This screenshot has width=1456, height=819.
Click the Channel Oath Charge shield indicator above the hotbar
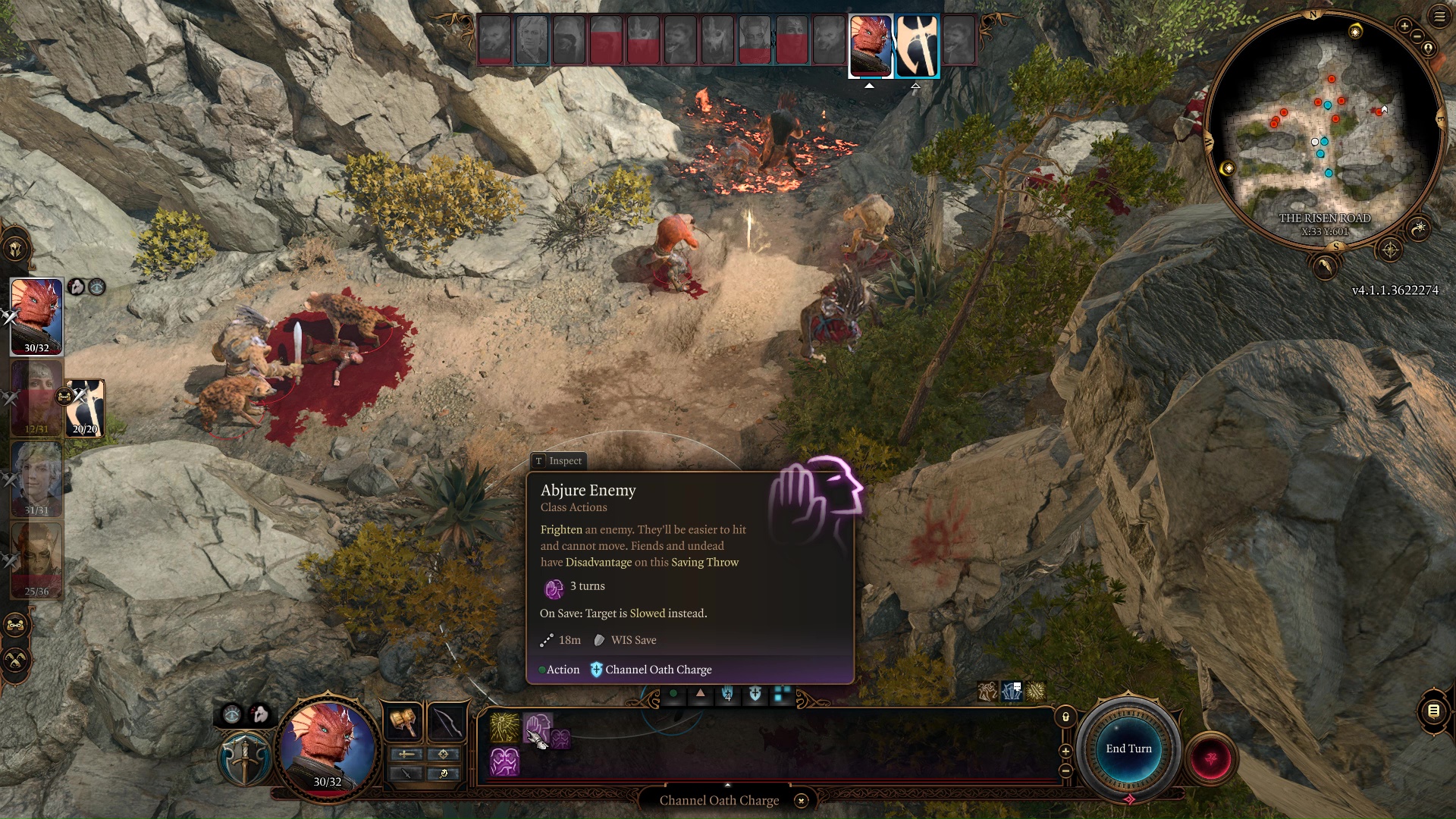pos(755,692)
